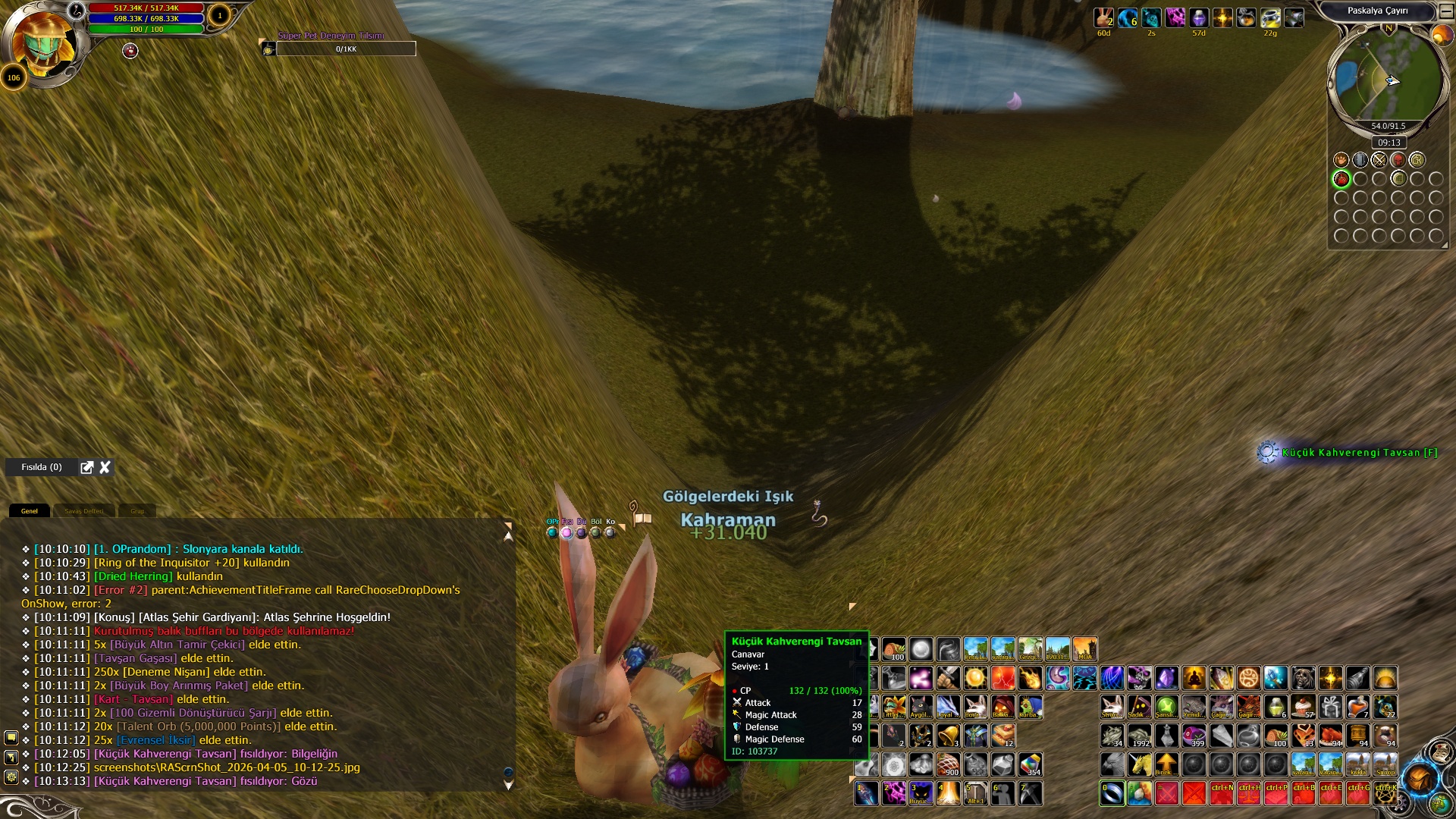
Task: Select the rabbit buff icon
Action: pyautogui.click(x=1103, y=17)
